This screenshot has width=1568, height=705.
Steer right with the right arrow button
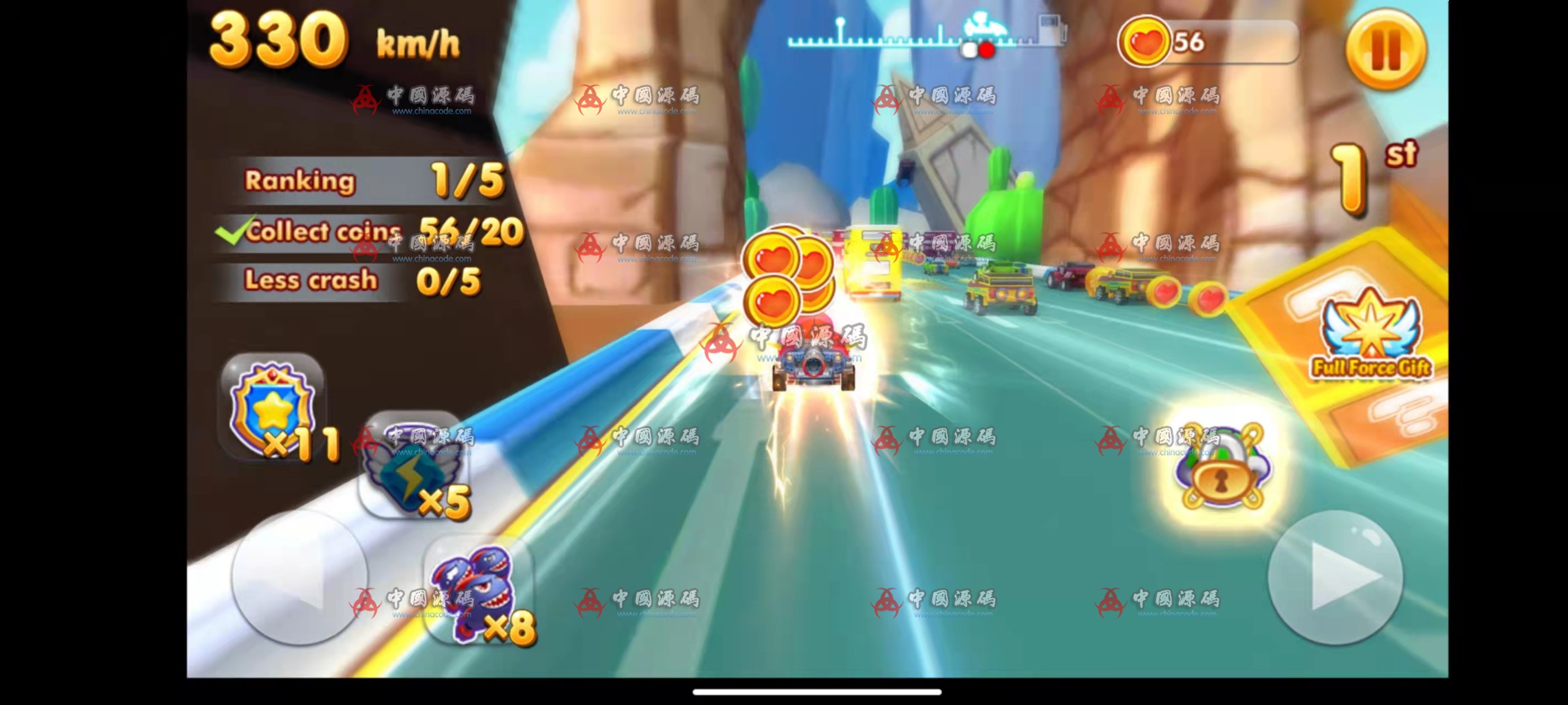coord(1335,577)
